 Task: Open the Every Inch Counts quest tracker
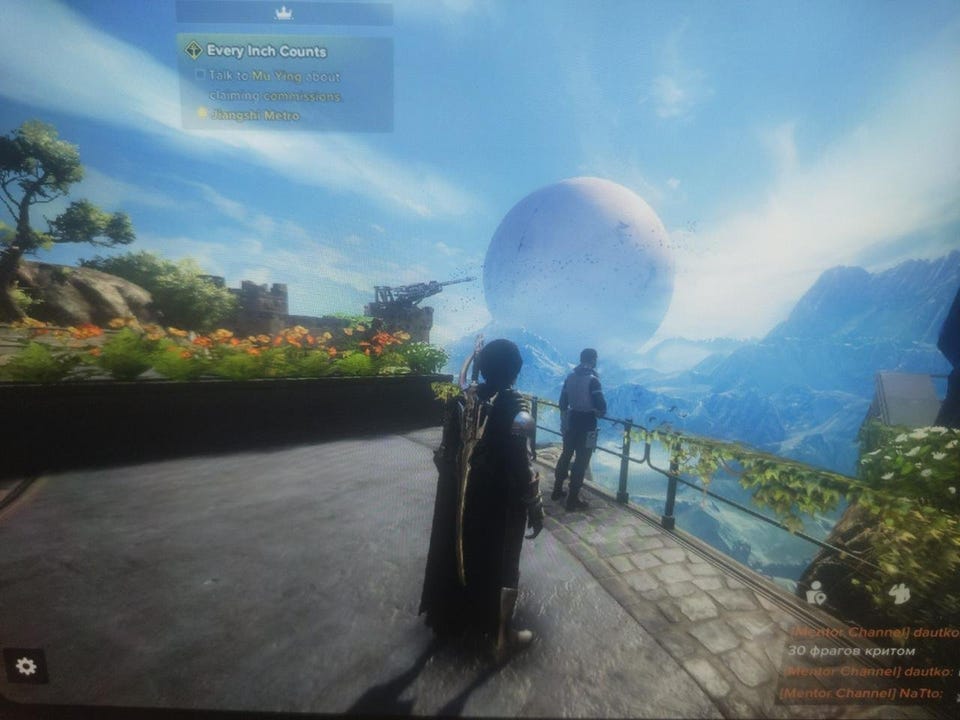[266, 50]
